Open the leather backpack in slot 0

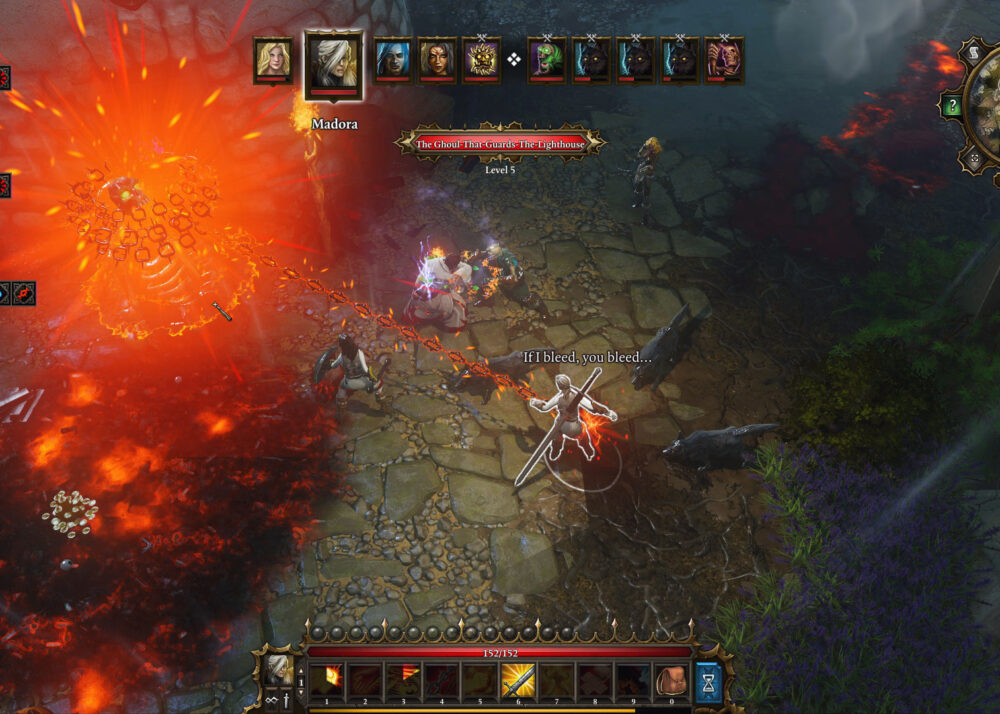coord(669,681)
